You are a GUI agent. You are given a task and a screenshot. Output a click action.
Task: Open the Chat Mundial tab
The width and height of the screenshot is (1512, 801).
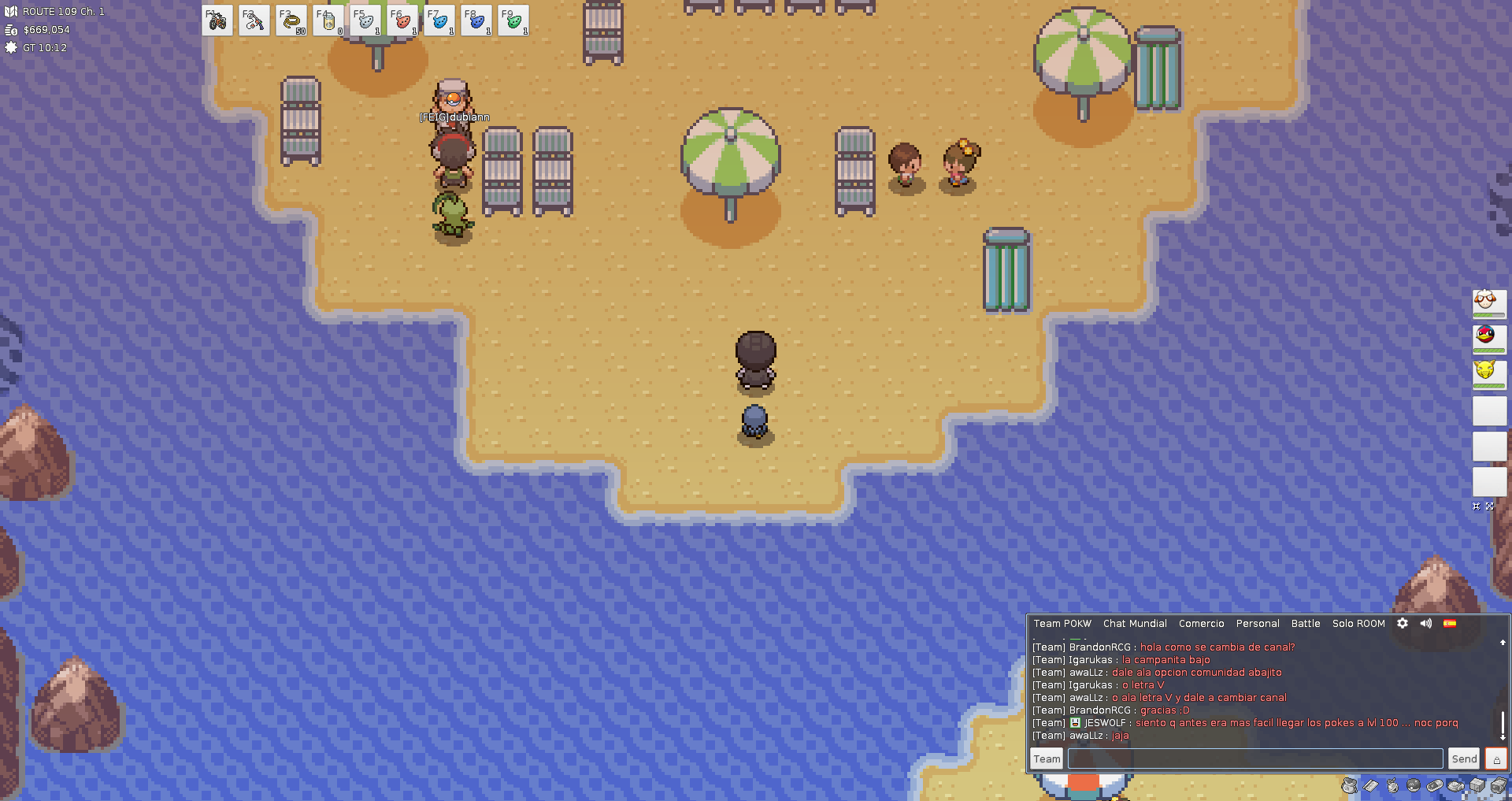pyautogui.click(x=1135, y=623)
